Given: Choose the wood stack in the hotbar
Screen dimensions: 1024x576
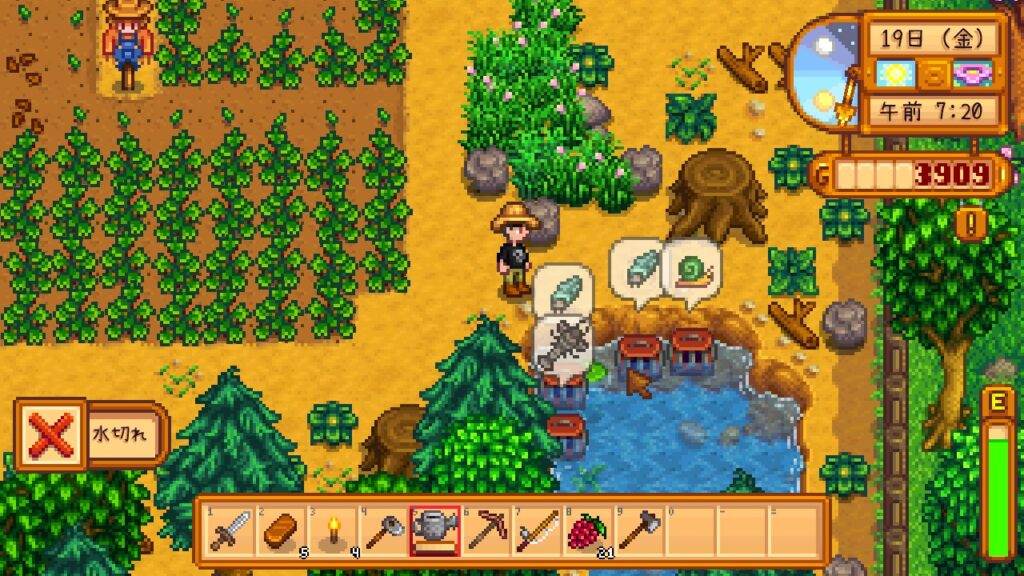Looking at the screenshot, I should 281,530.
